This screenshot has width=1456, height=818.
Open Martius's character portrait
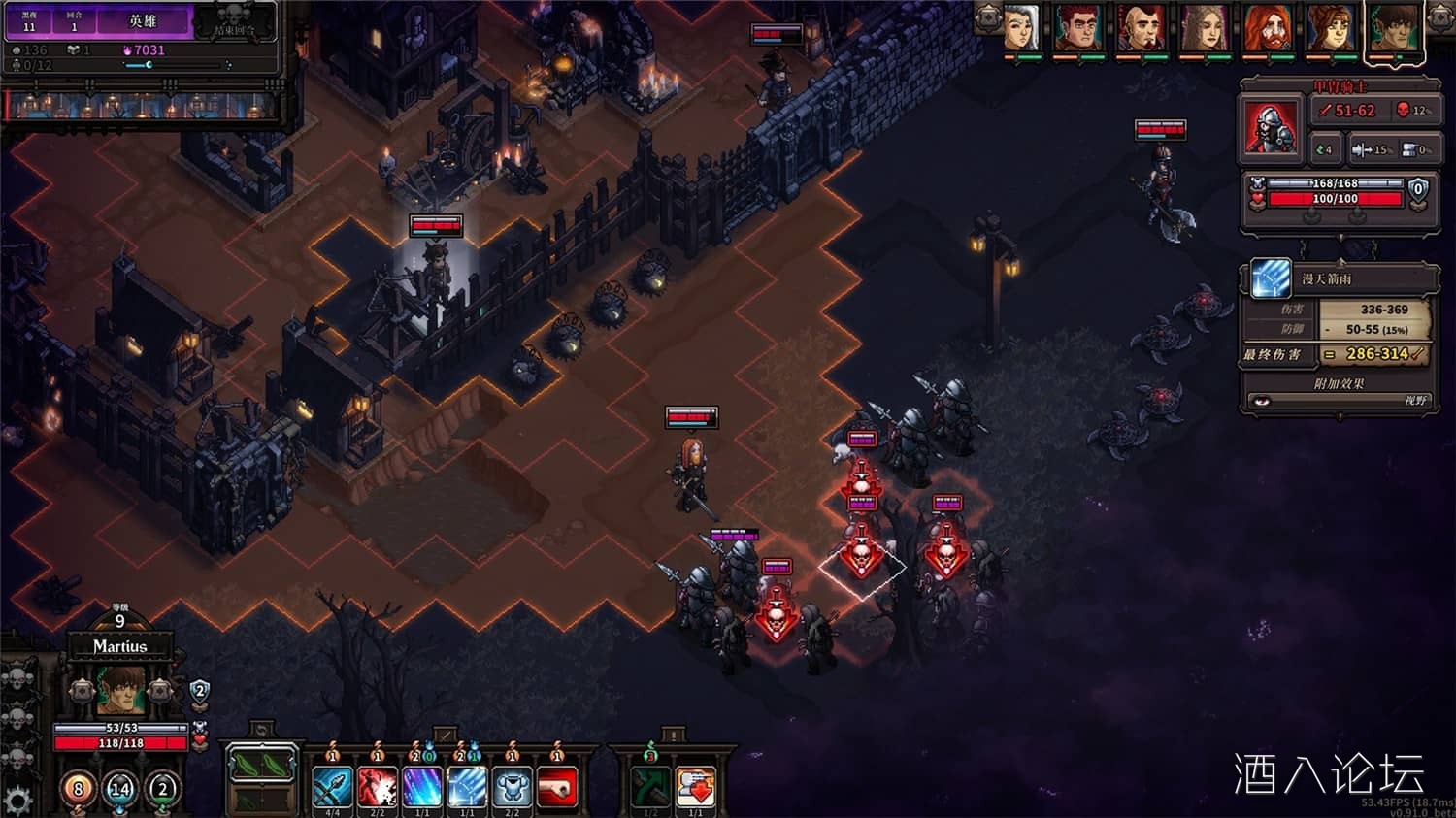tap(120, 690)
